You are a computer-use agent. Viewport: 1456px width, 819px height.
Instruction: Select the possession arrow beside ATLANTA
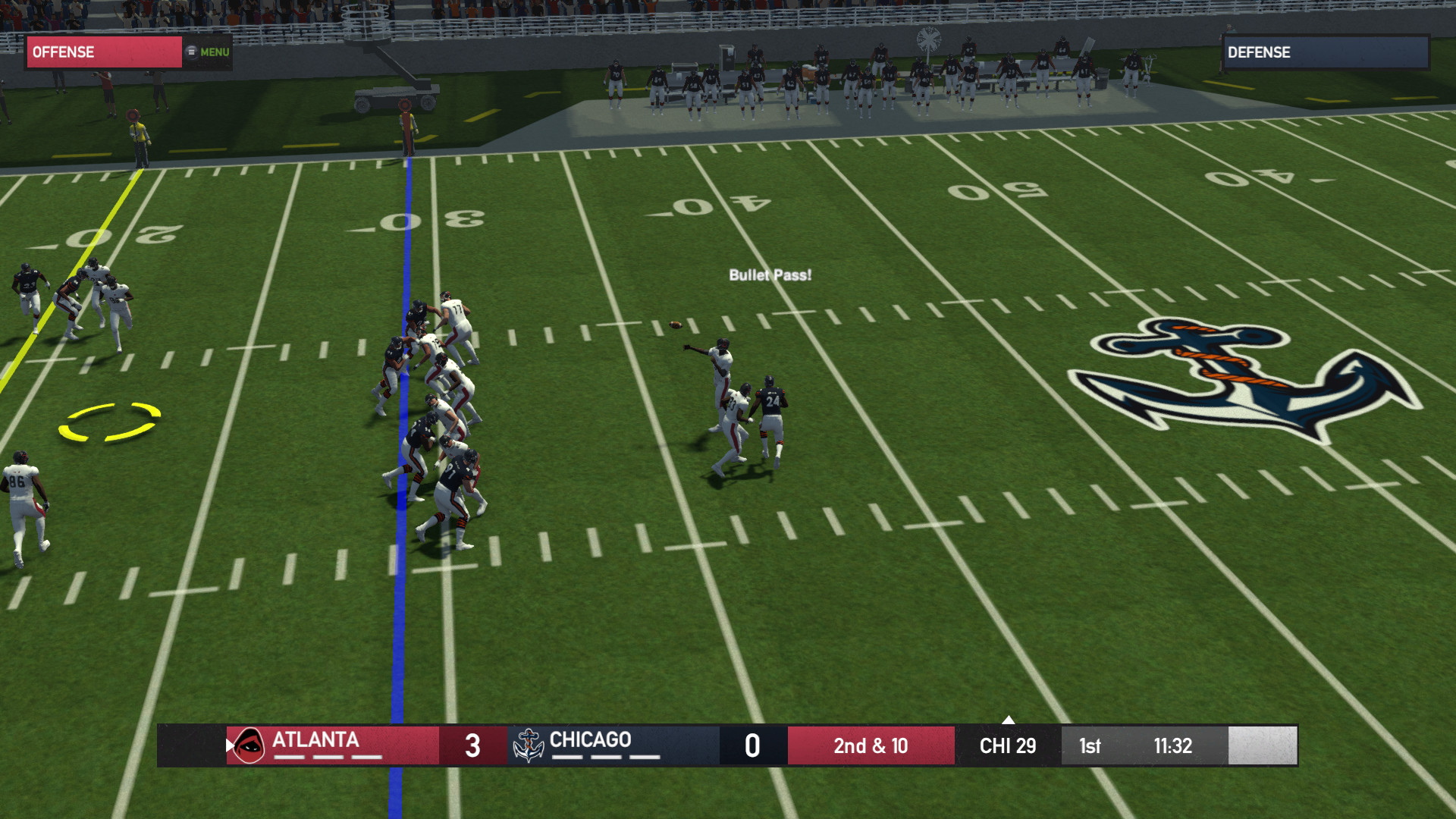coord(230,745)
